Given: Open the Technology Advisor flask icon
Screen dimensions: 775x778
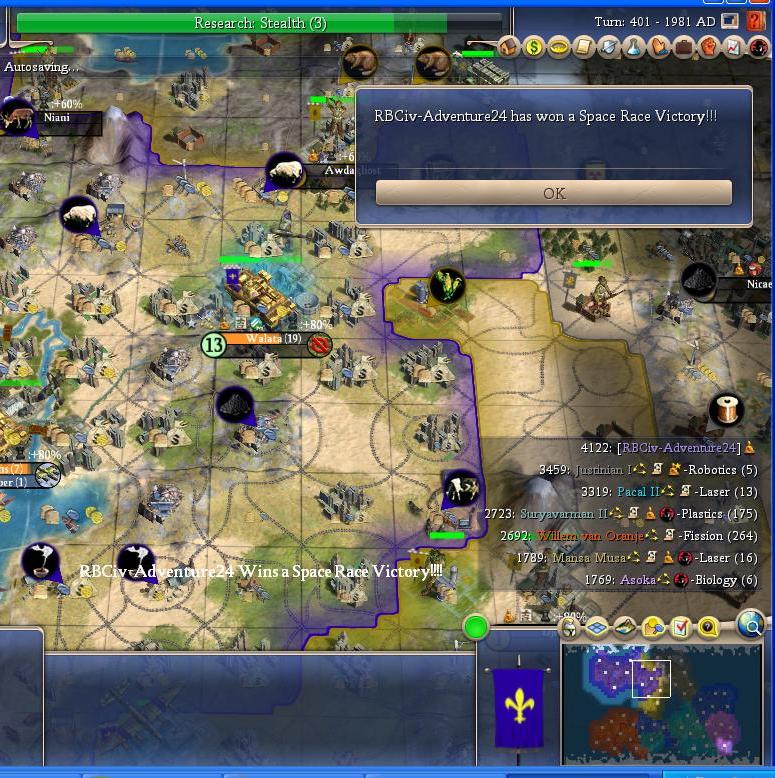Looking at the screenshot, I should tap(634, 47).
